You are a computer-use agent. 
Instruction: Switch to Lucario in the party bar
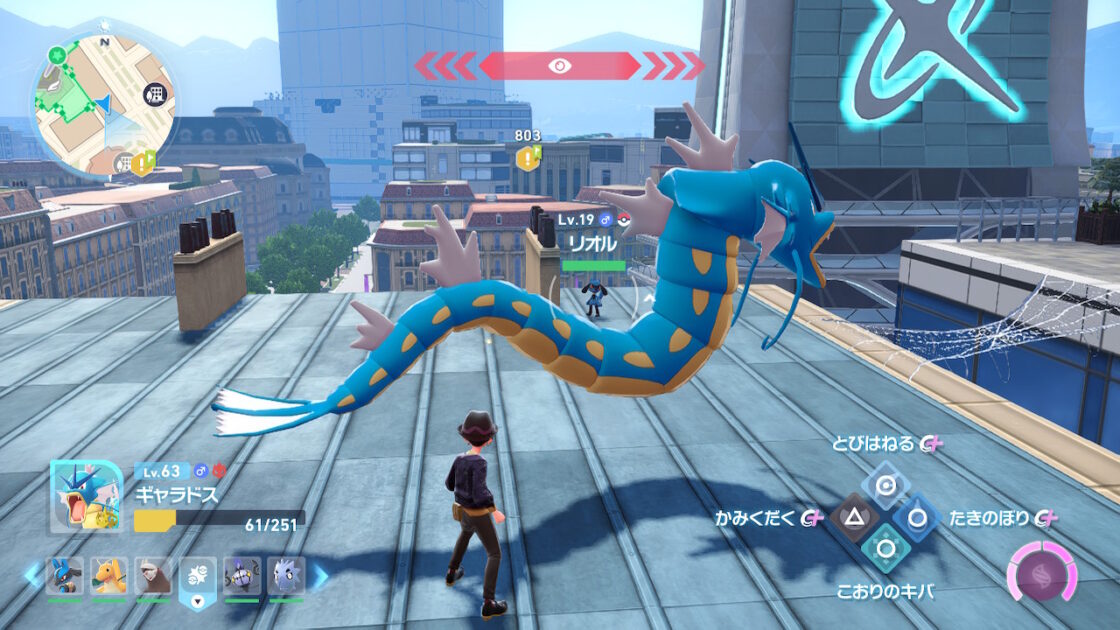pyautogui.click(x=65, y=576)
